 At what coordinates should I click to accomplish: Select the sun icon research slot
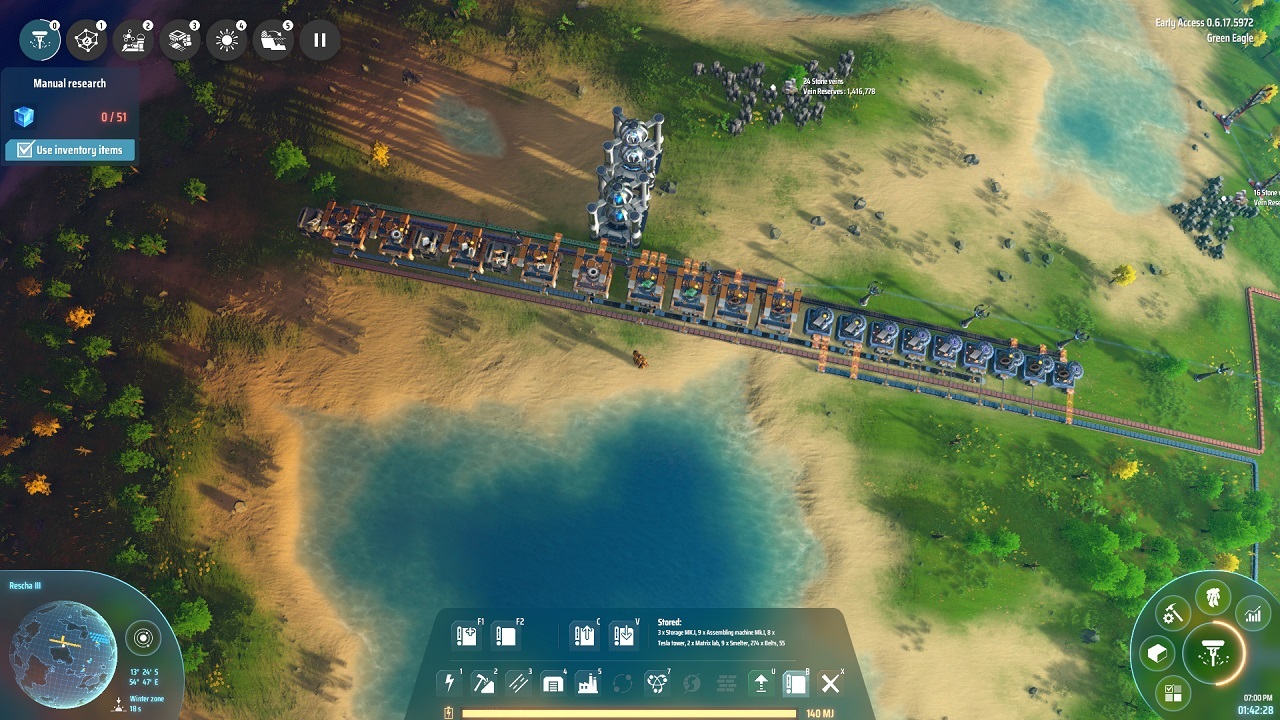pyautogui.click(x=227, y=40)
